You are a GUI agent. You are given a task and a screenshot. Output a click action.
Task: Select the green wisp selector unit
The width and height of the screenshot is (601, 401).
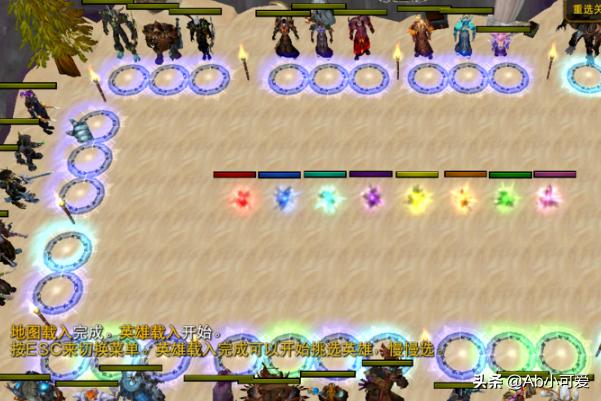click(506, 198)
